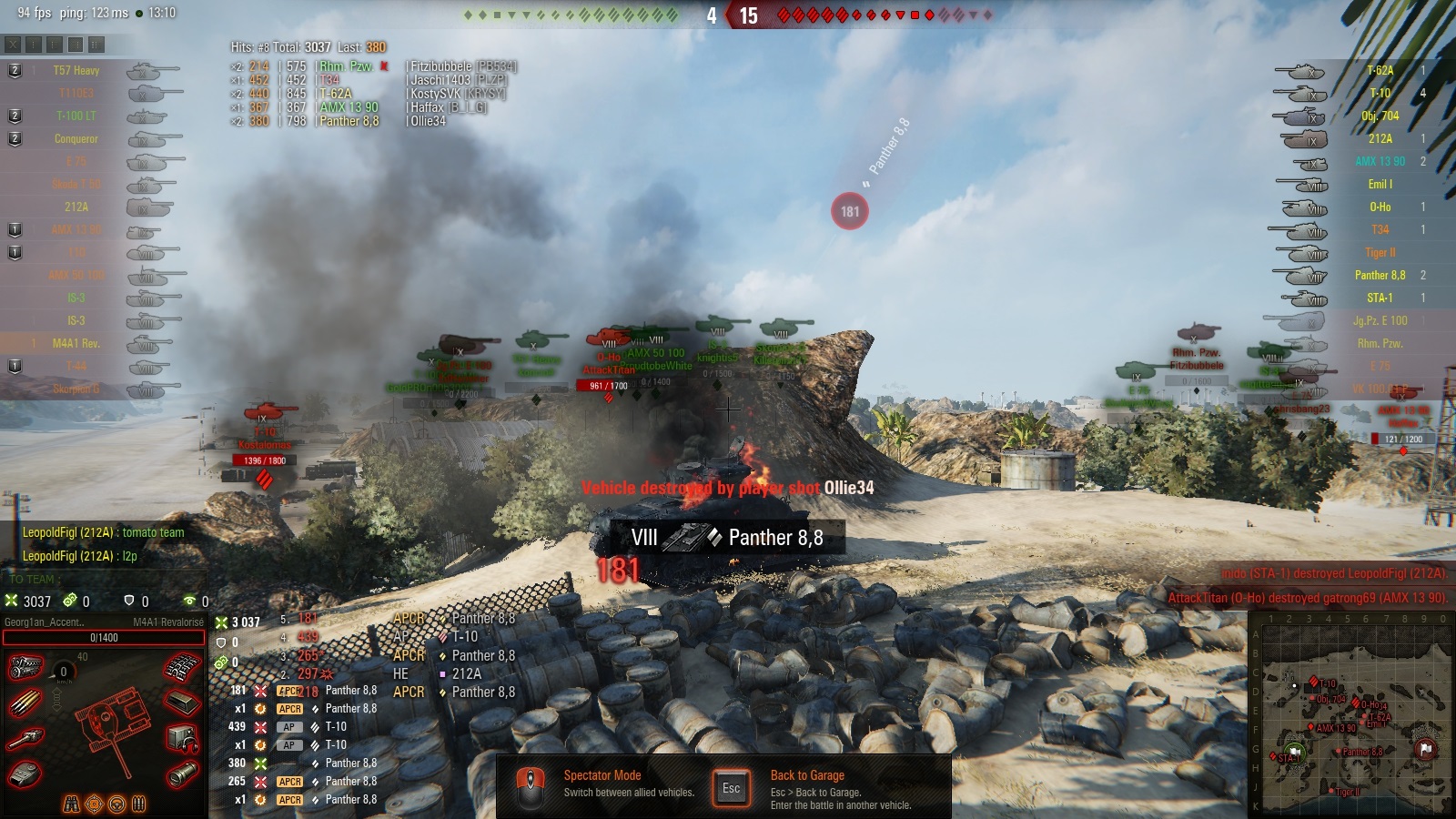The width and height of the screenshot is (1456, 819).
Task: Select the M4A1 Rev. player row
Action: pyautogui.click(x=76, y=344)
